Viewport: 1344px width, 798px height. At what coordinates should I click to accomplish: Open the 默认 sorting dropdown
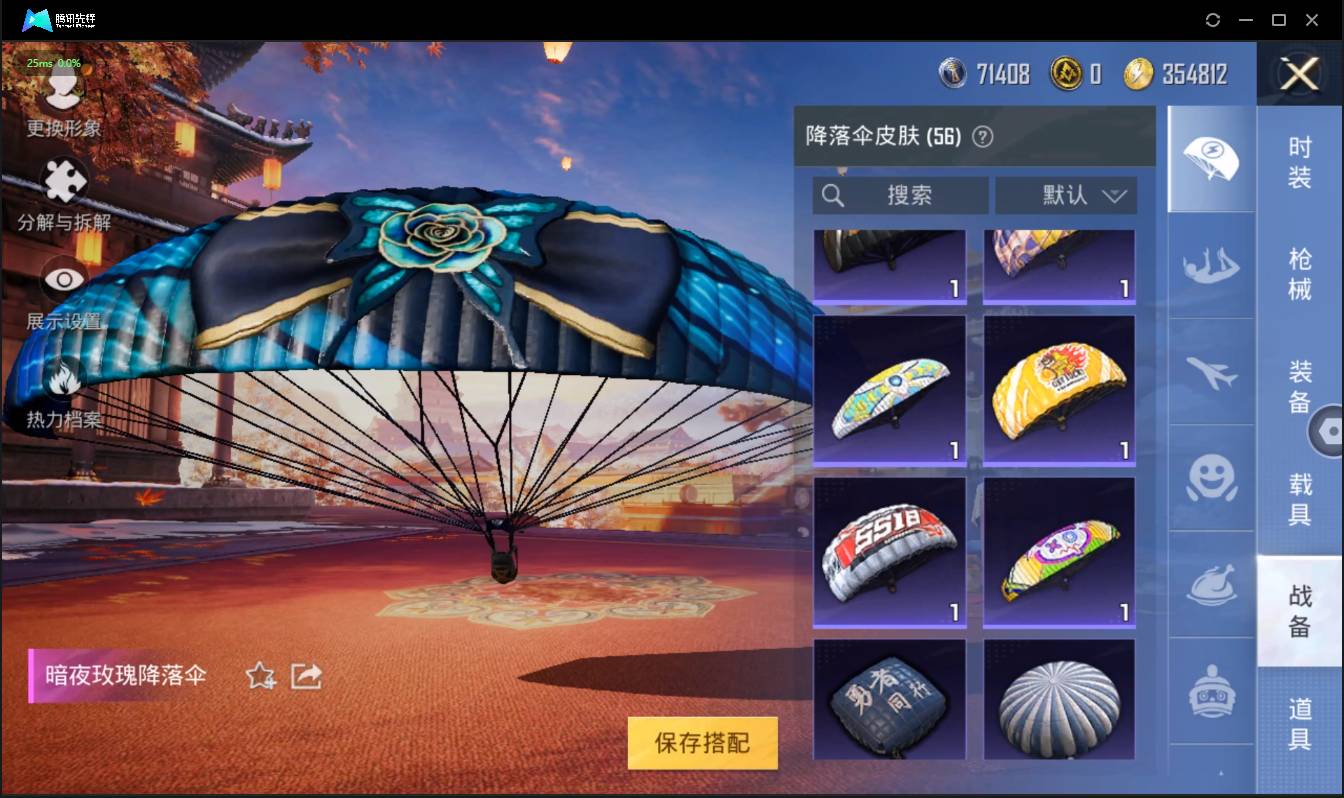(1066, 195)
